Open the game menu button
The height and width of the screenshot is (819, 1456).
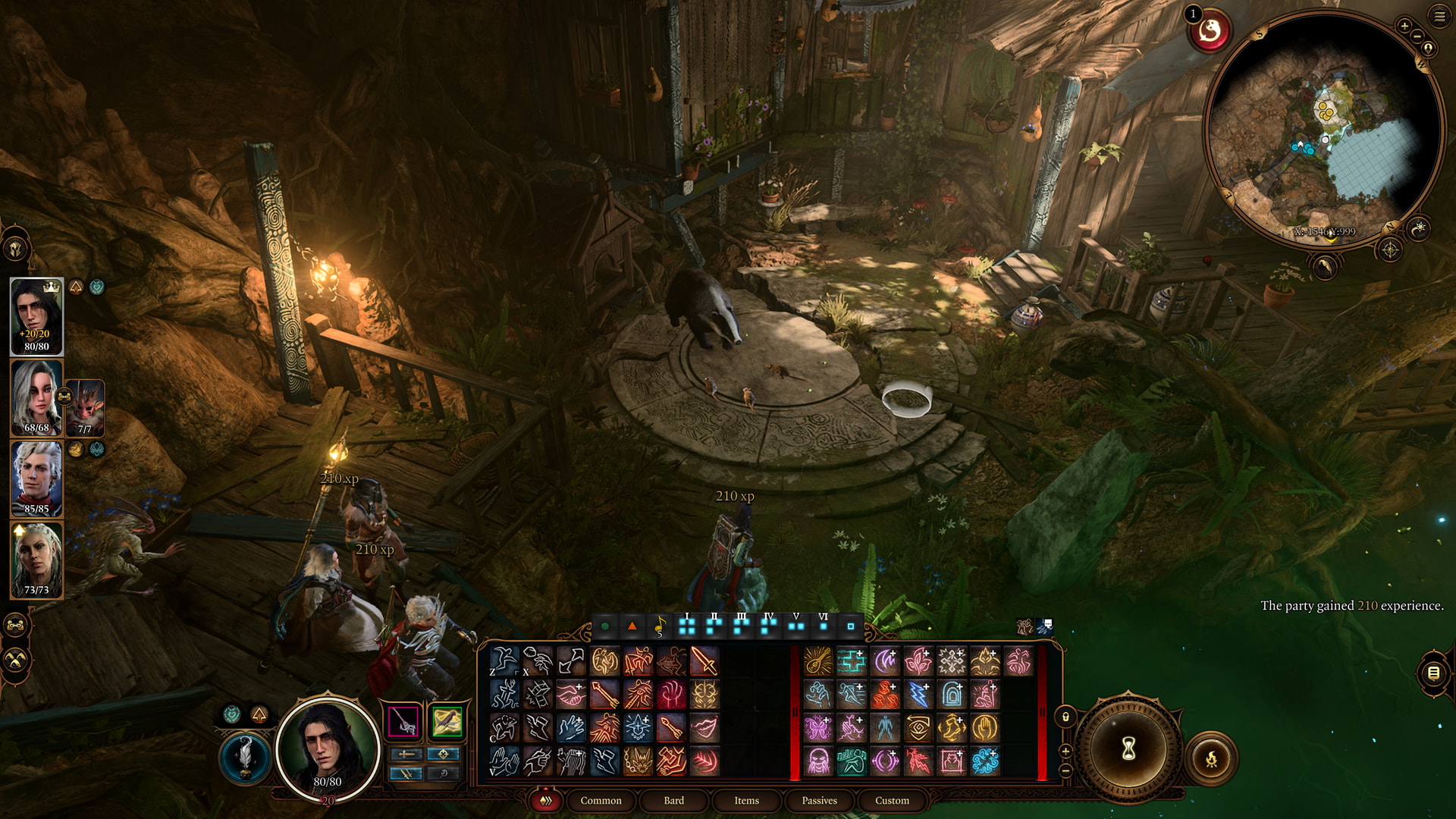pos(1439,16)
